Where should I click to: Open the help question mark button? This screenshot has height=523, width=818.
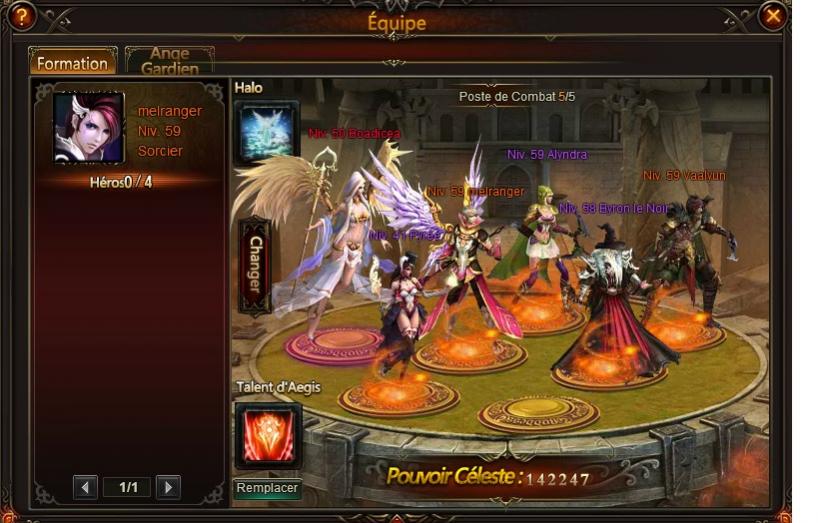pyautogui.click(x=21, y=16)
